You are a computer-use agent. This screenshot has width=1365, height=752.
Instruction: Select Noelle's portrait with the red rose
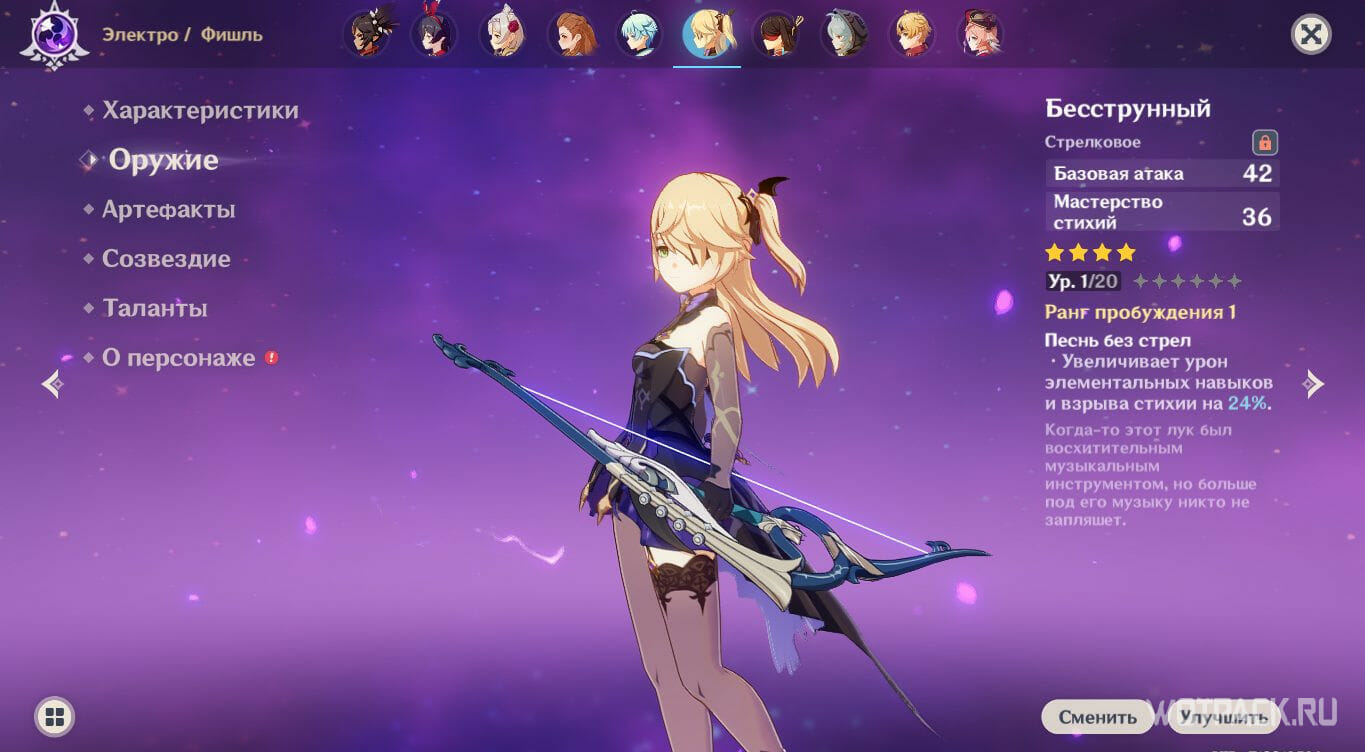click(503, 35)
